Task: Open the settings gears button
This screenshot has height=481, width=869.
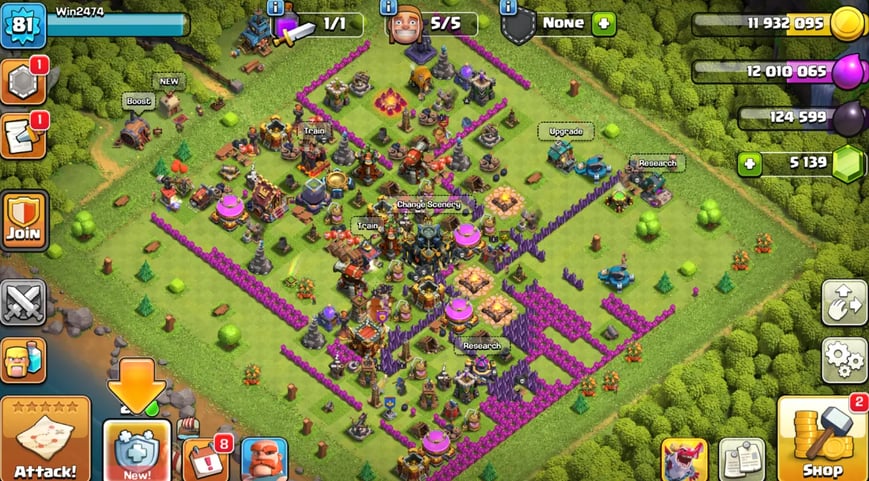Action: click(843, 359)
